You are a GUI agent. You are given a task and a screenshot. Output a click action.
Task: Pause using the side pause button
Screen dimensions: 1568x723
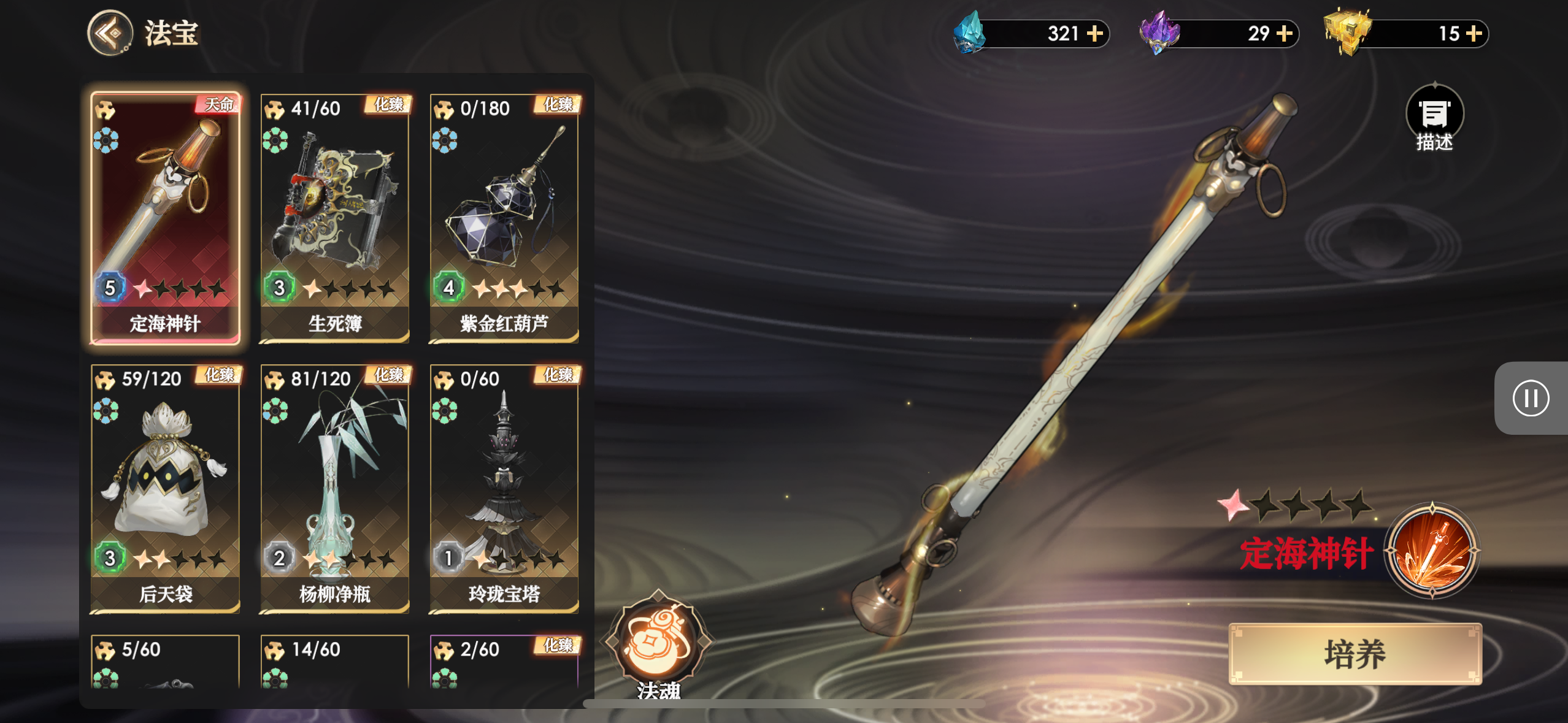[1531, 398]
